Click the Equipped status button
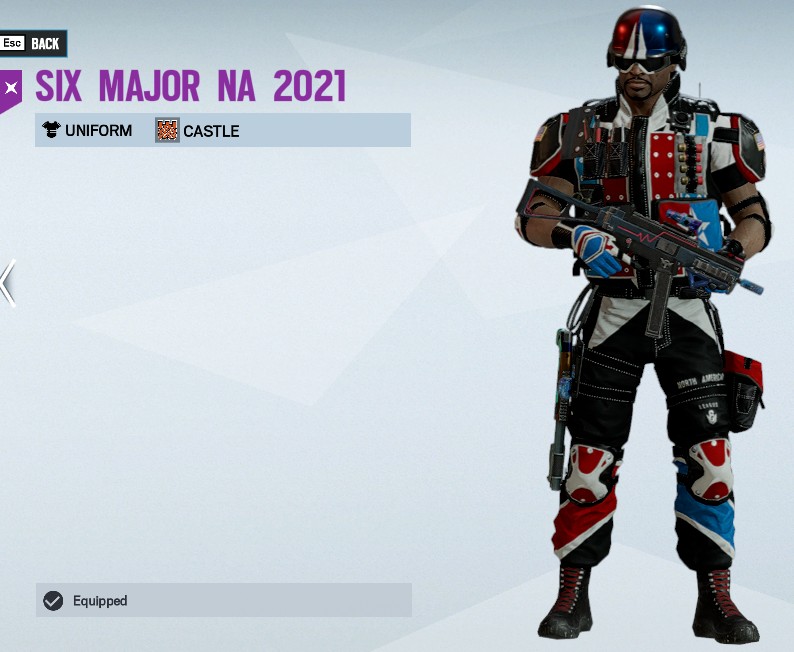The image size is (794, 652). point(223,600)
